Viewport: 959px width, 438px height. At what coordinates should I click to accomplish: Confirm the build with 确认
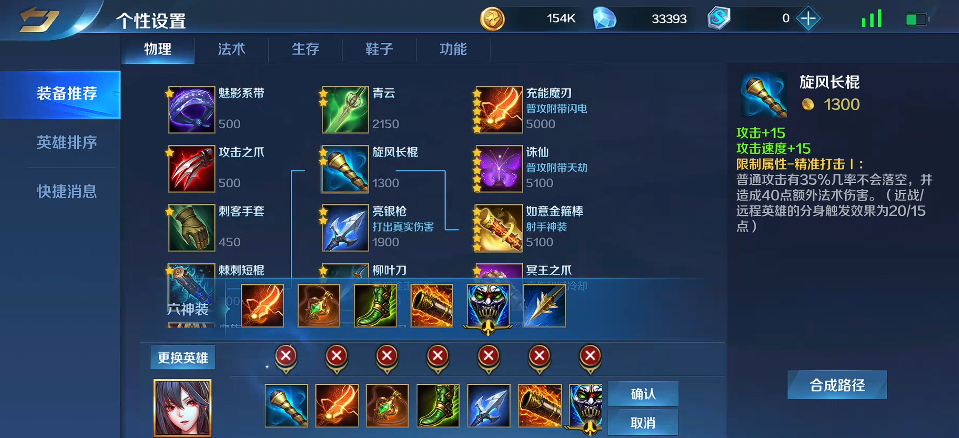642,393
